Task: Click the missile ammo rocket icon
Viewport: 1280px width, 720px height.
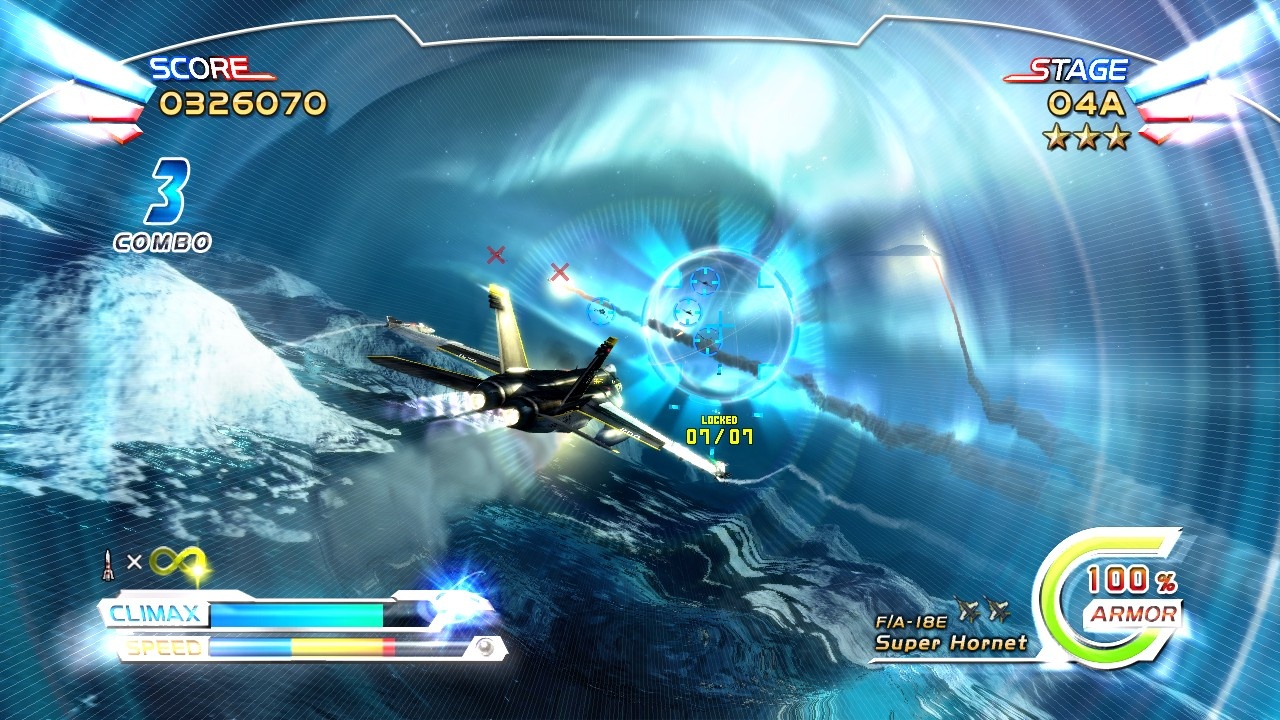Action: [x=107, y=562]
